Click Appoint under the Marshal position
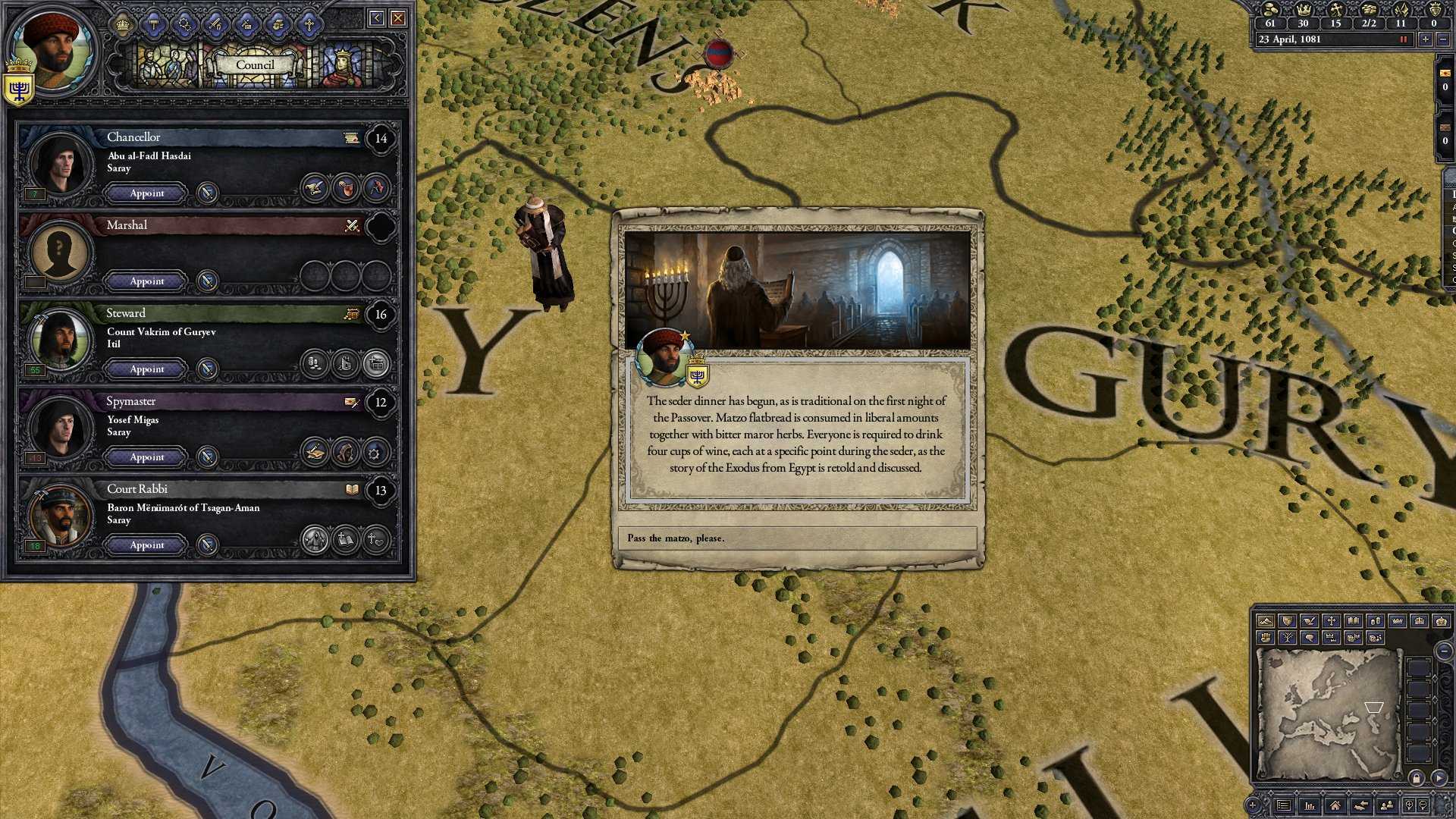The height and width of the screenshot is (819, 1456). (145, 281)
